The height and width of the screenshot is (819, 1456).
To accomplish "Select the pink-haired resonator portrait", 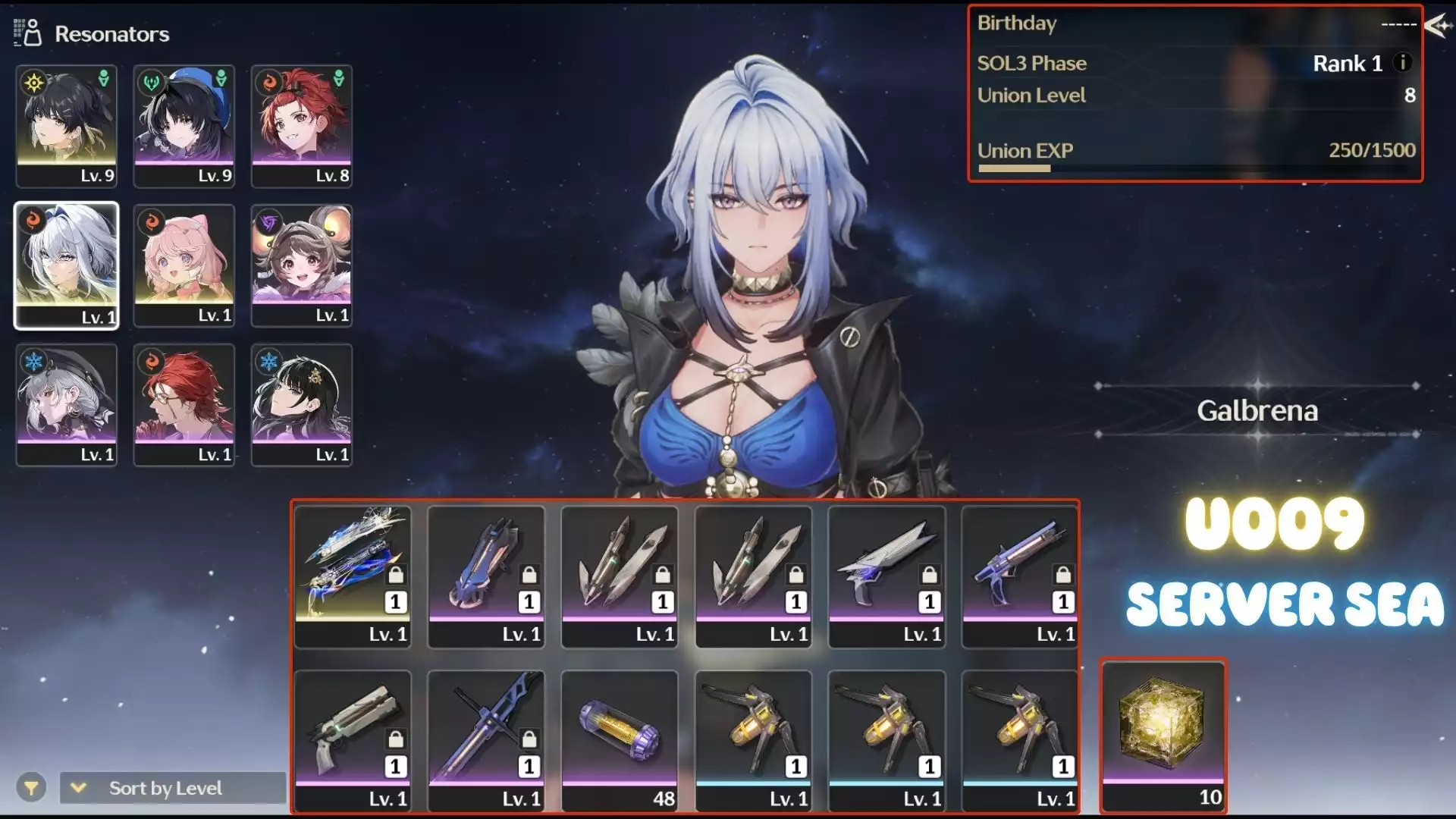I will [x=184, y=265].
